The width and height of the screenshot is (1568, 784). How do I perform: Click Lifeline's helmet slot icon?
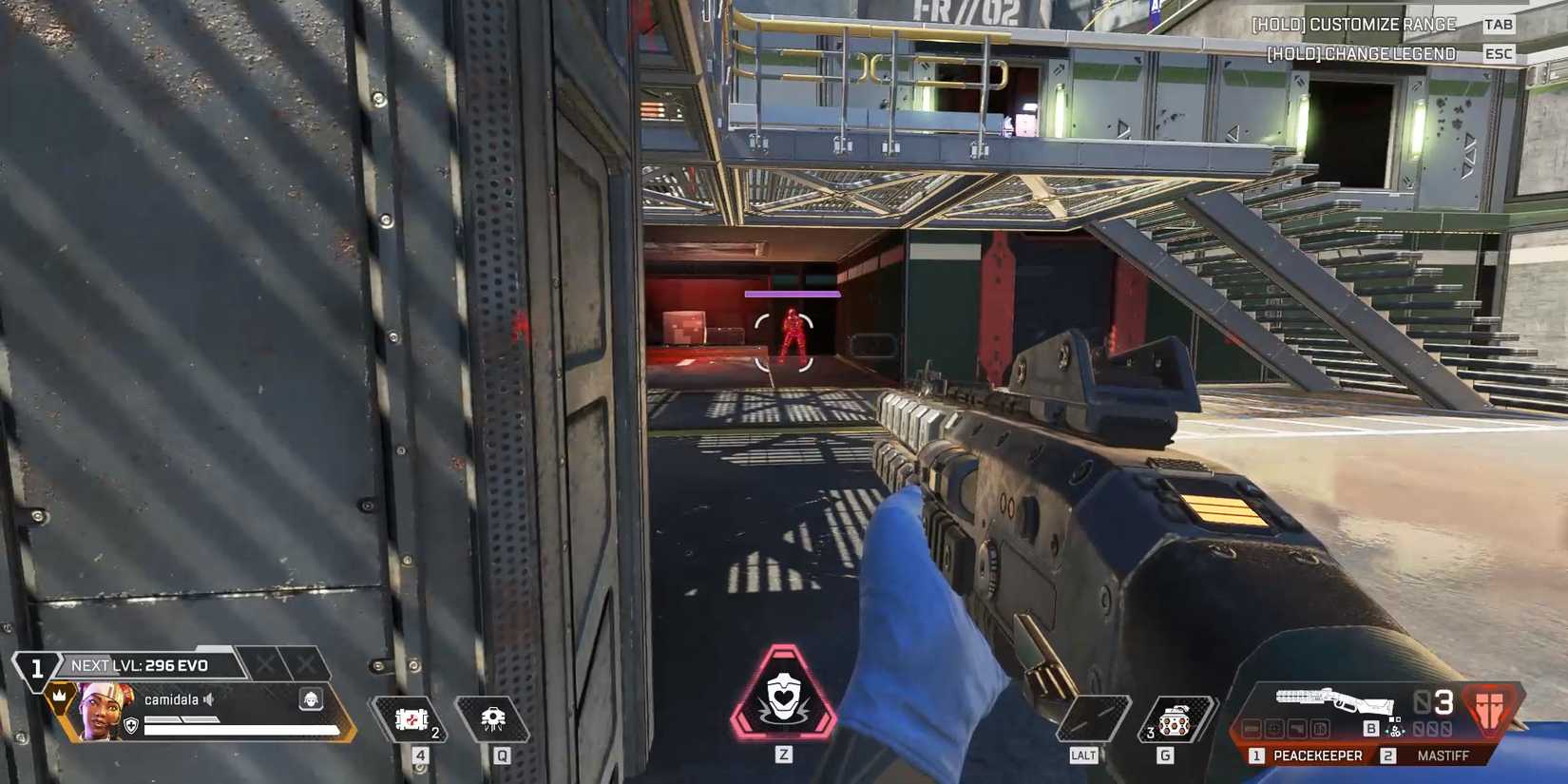coord(312,699)
